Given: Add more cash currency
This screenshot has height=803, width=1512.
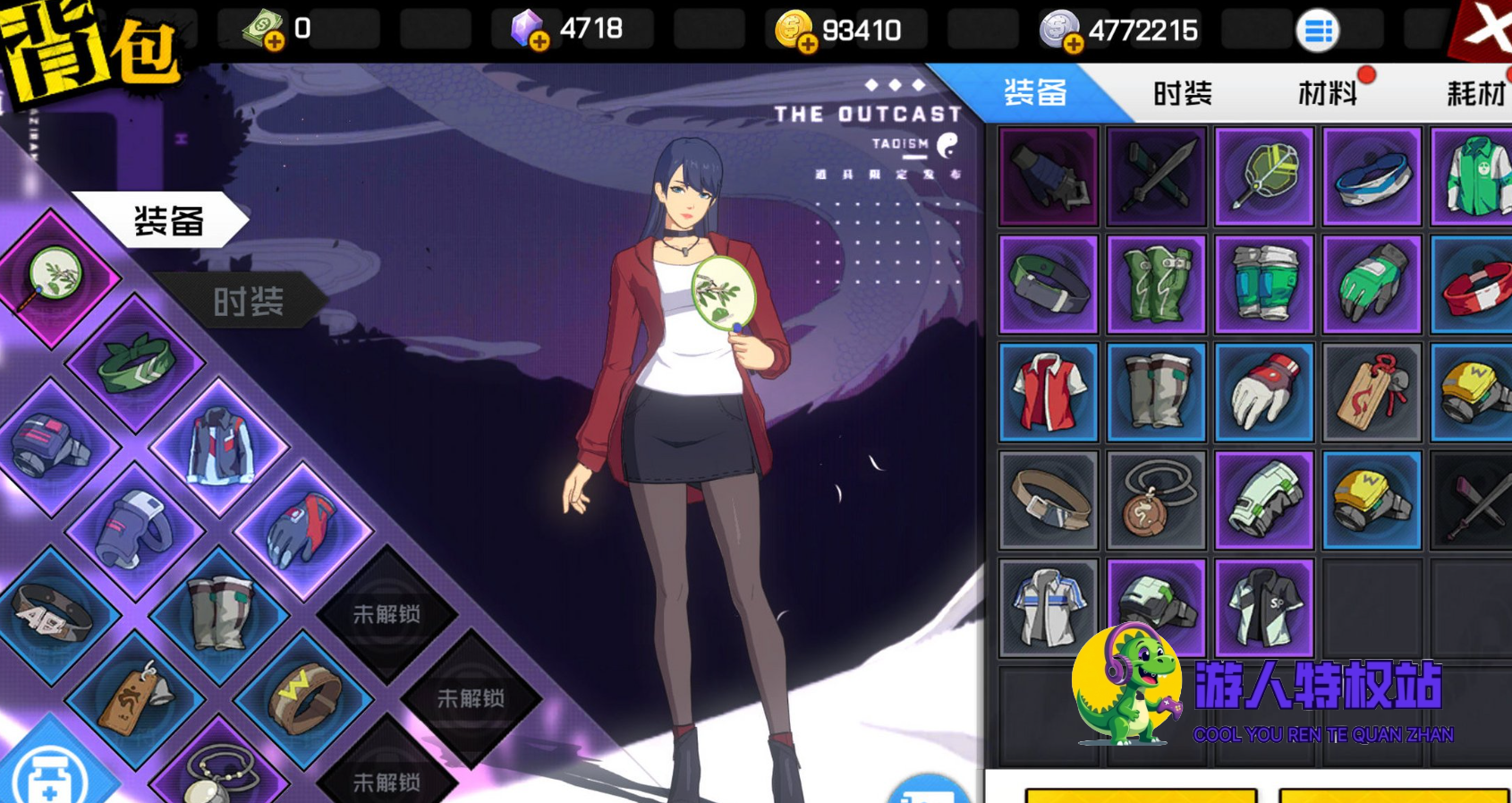Looking at the screenshot, I should click(x=275, y=41).
